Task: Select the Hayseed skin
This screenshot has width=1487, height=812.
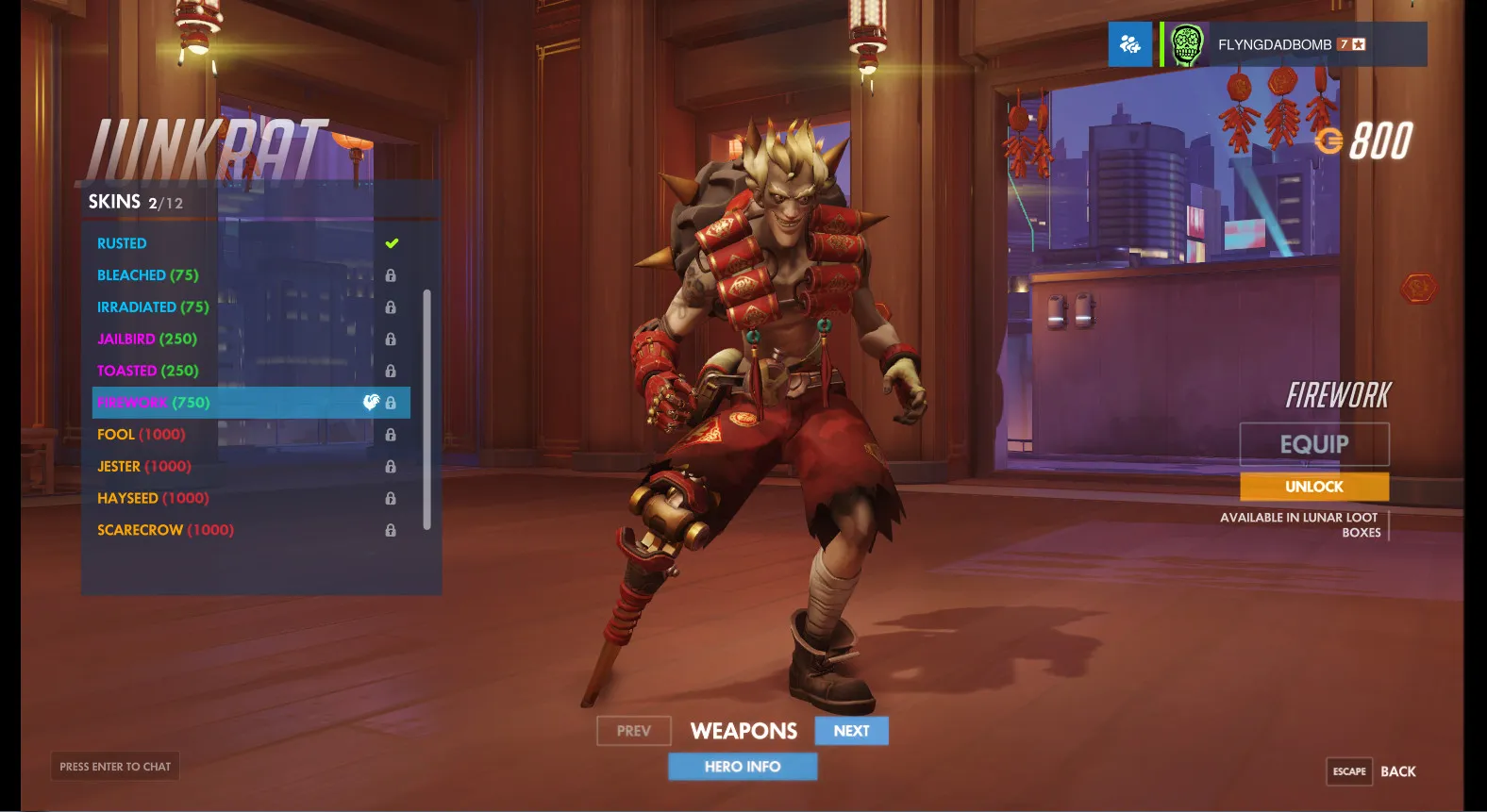Action: pyautogui.click(x=153, y=498)
